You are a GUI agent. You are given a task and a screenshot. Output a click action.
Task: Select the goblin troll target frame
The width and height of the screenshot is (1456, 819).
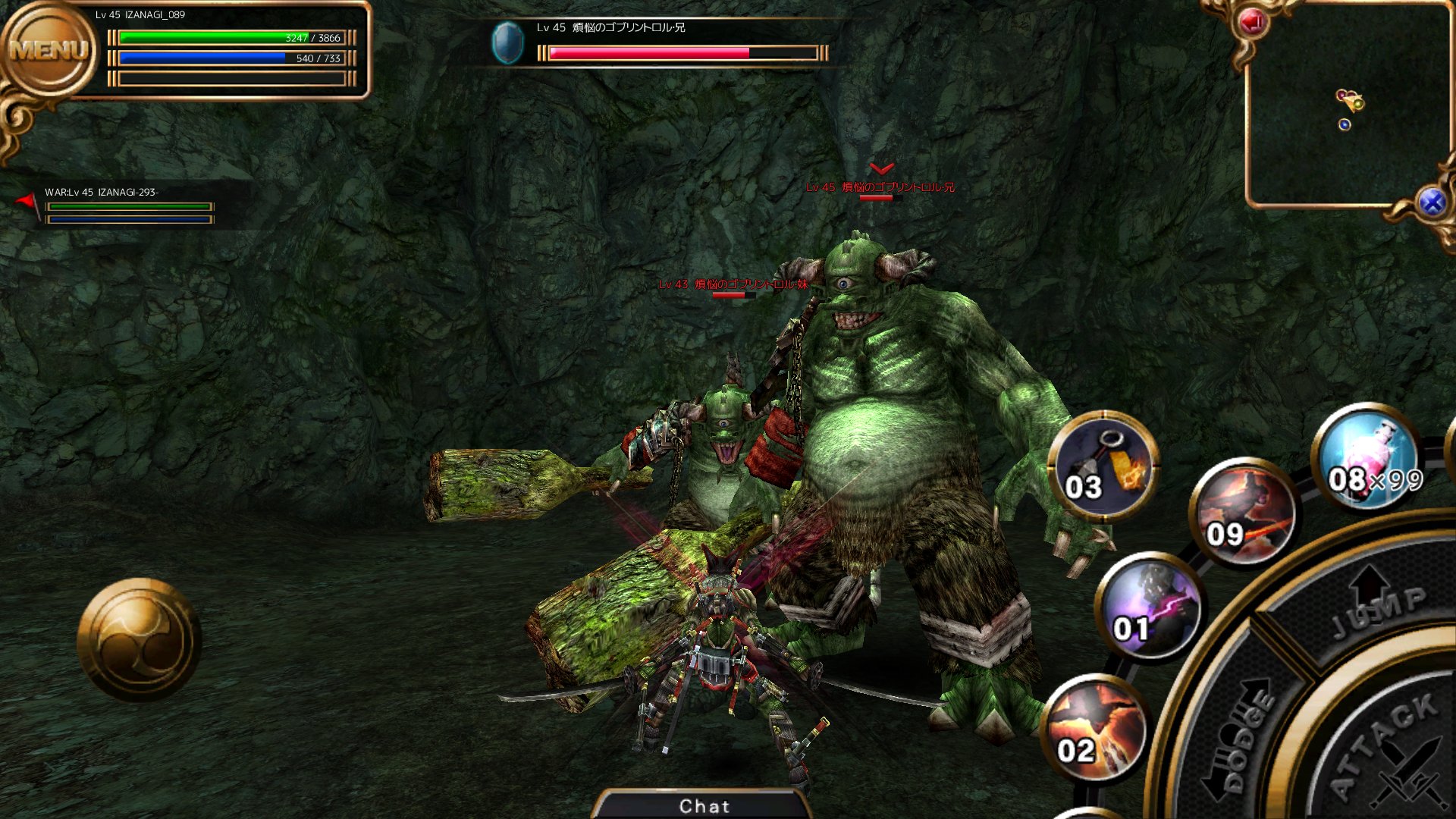pos(660,42)
